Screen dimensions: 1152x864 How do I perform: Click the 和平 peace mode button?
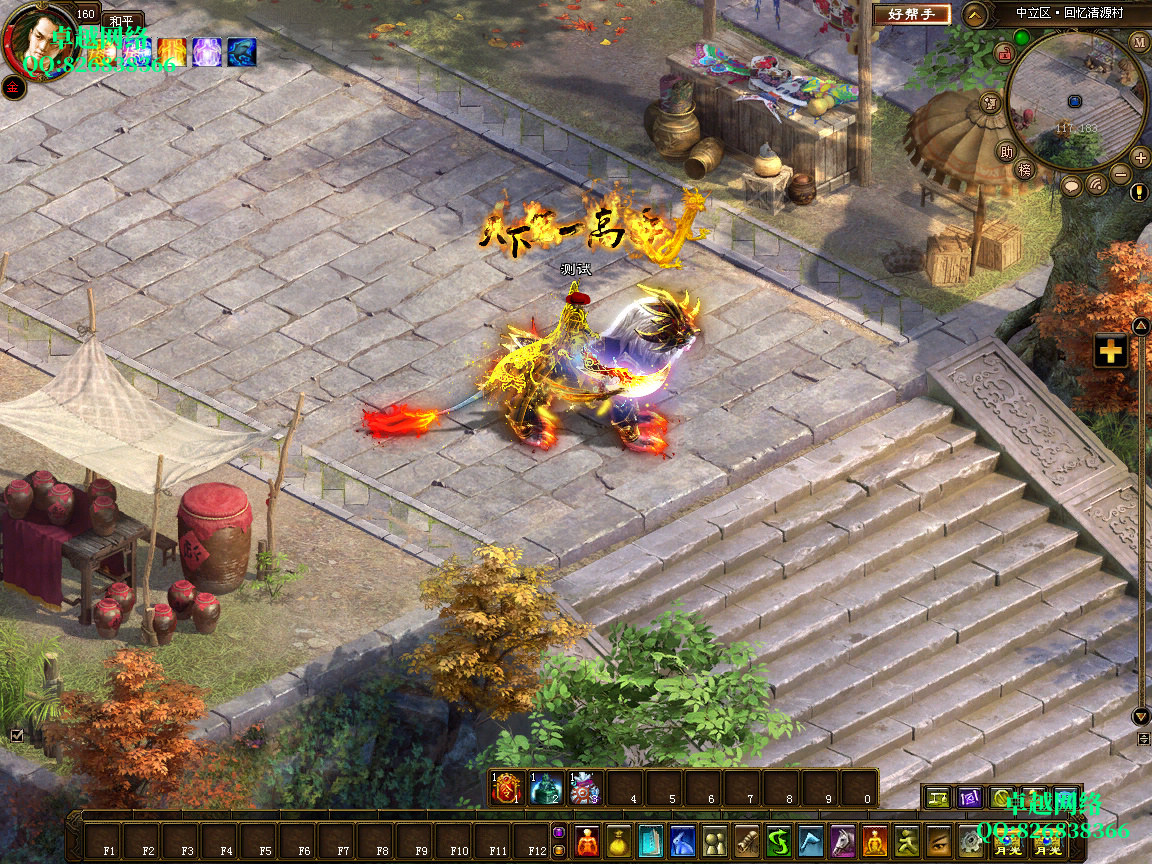124,20
